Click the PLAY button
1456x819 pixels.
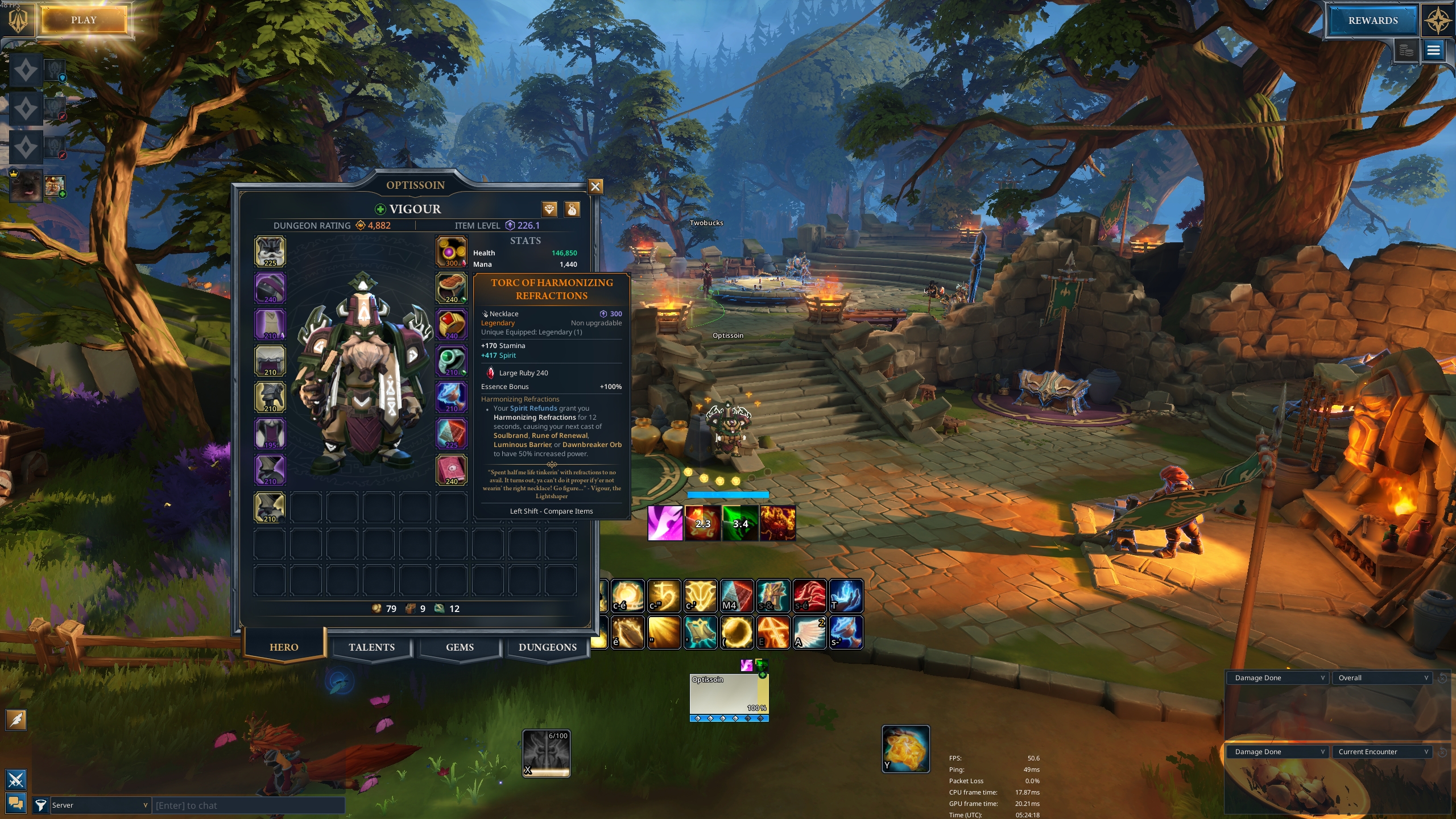point(84,20)
